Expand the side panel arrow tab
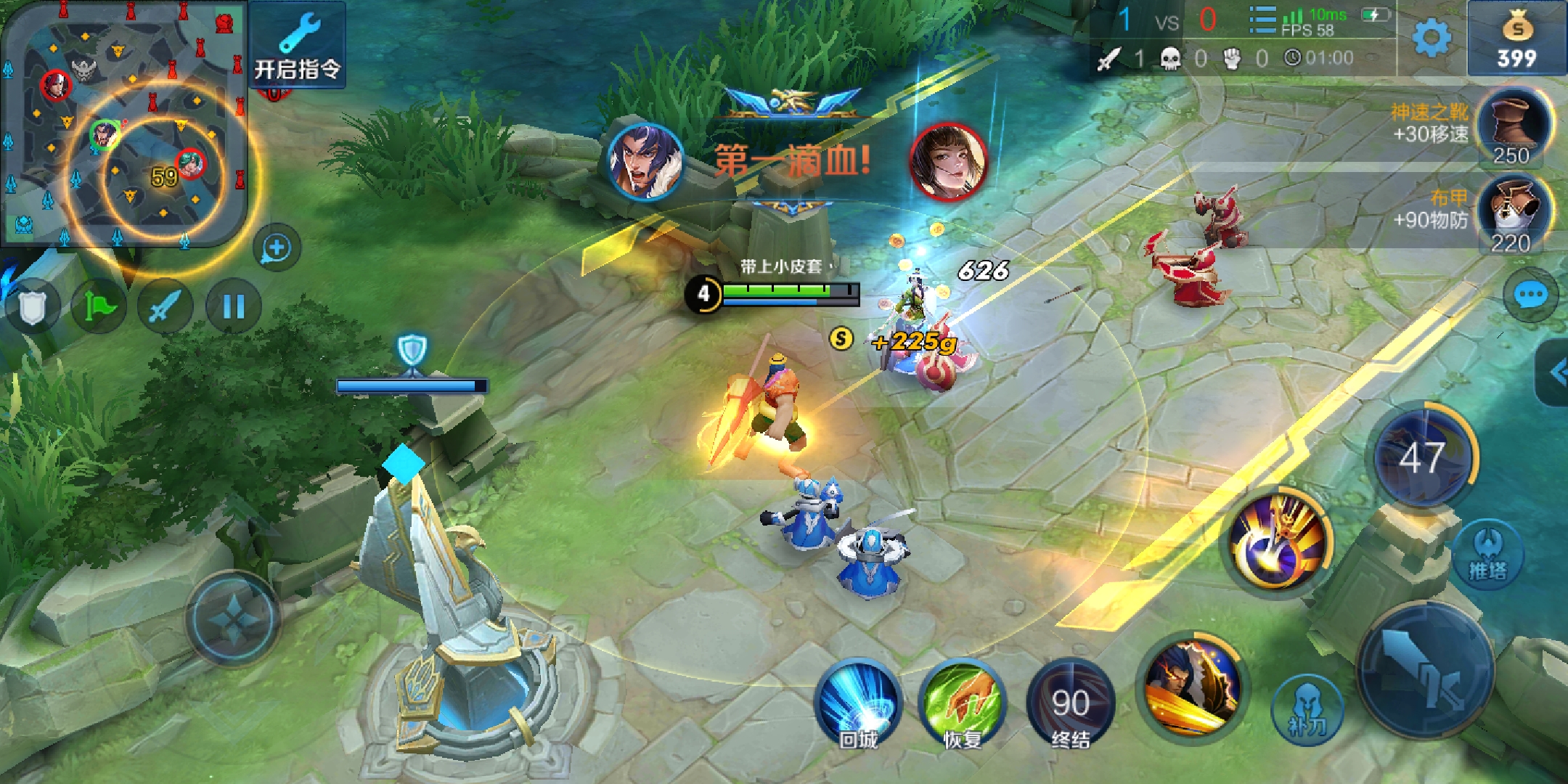Image resolution: width=1568 pixels, height=784 pixels. click(x=1555, y=373)
